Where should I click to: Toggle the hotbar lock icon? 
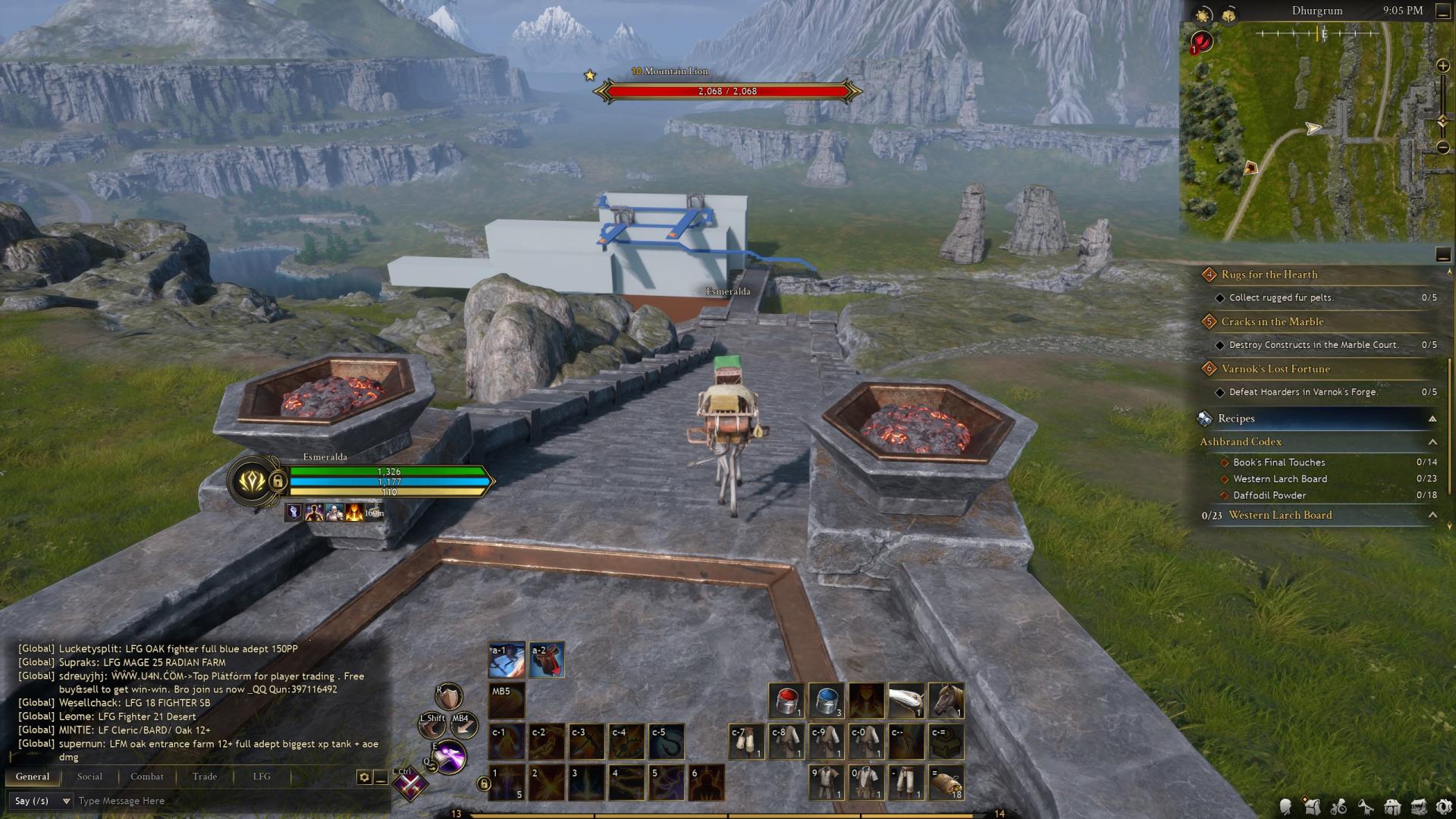(484, 784)
